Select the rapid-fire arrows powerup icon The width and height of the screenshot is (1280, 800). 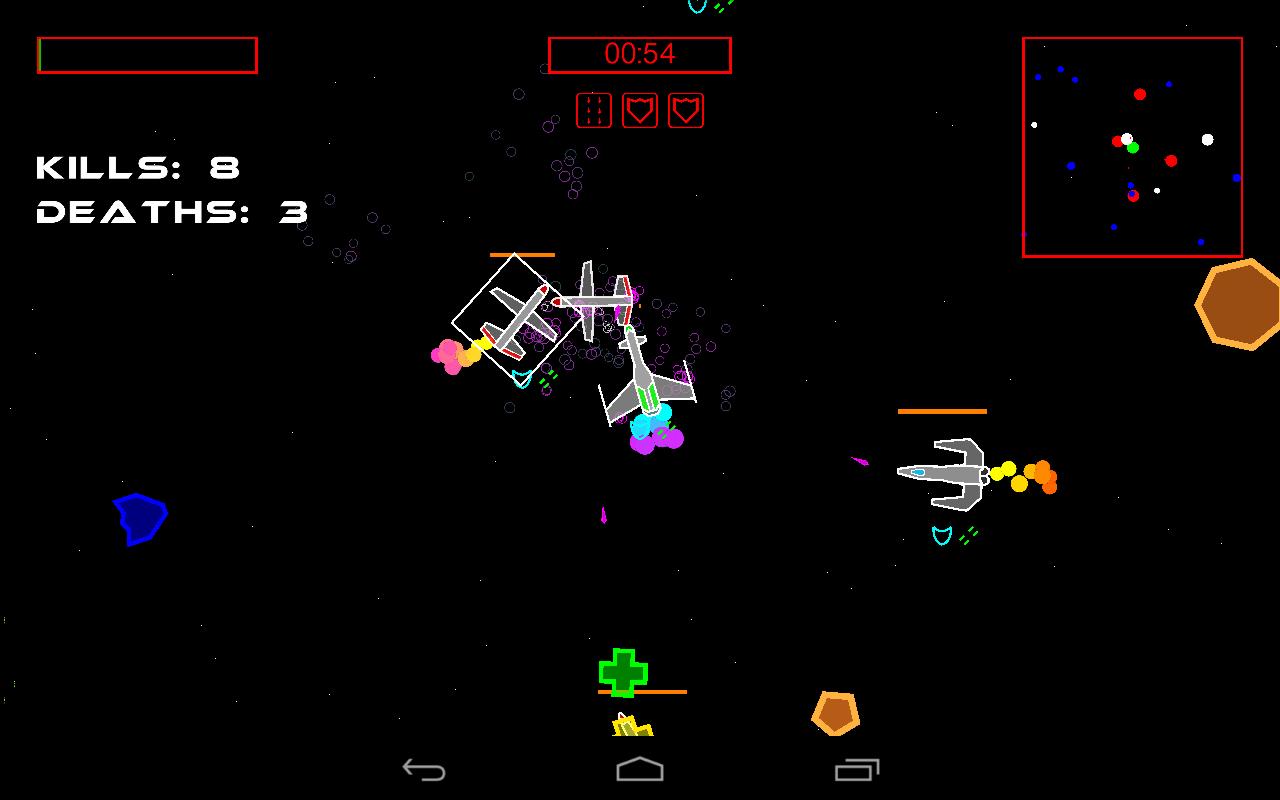point(594,110)
